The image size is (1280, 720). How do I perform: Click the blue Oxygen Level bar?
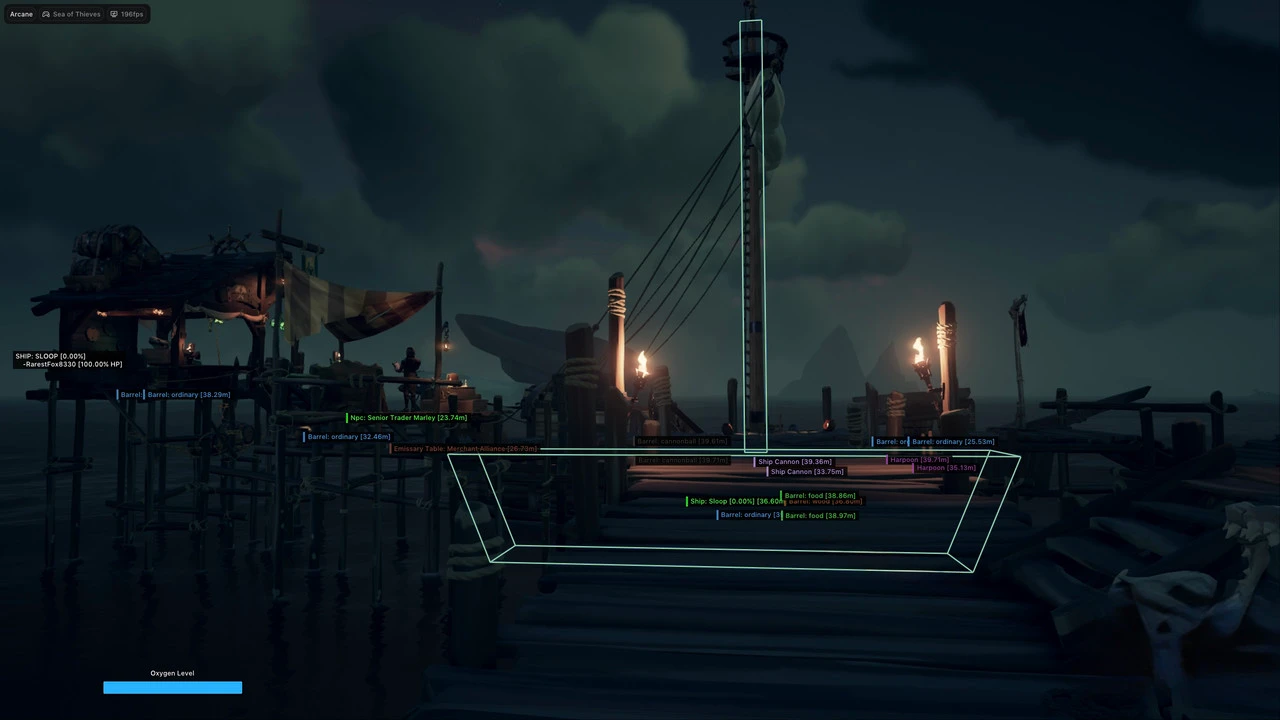[x=172, y=687]
